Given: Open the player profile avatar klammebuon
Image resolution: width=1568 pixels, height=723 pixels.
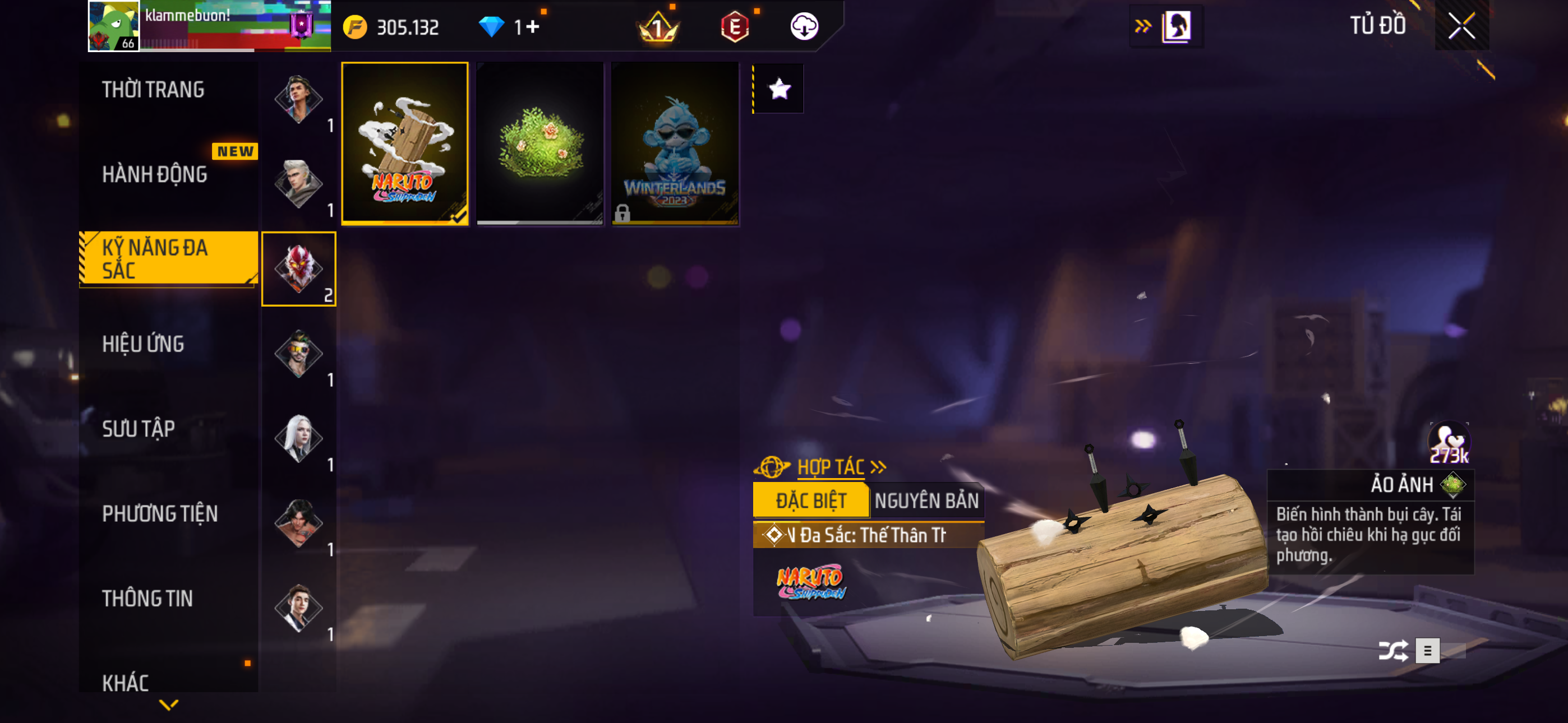Looking at the screenshot, I should [114, 26].
